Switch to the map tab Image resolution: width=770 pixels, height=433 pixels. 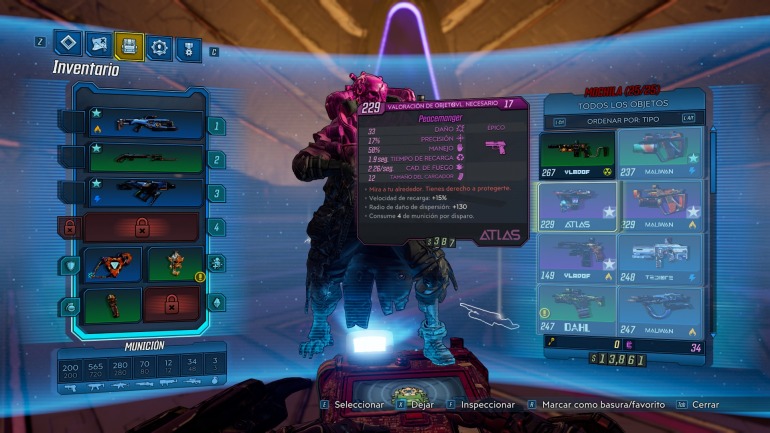coord(98,45)
